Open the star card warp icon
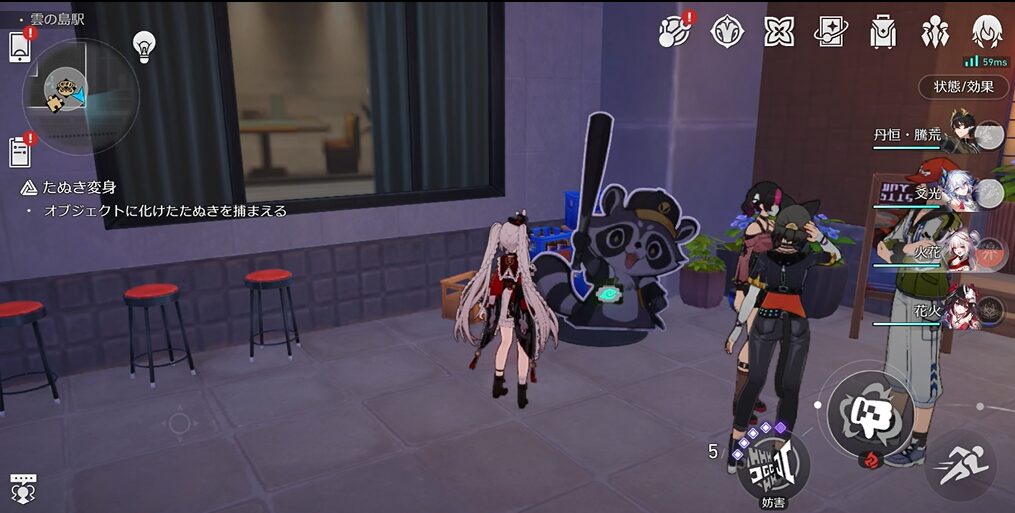1015x513 pixels. (831, 31)
